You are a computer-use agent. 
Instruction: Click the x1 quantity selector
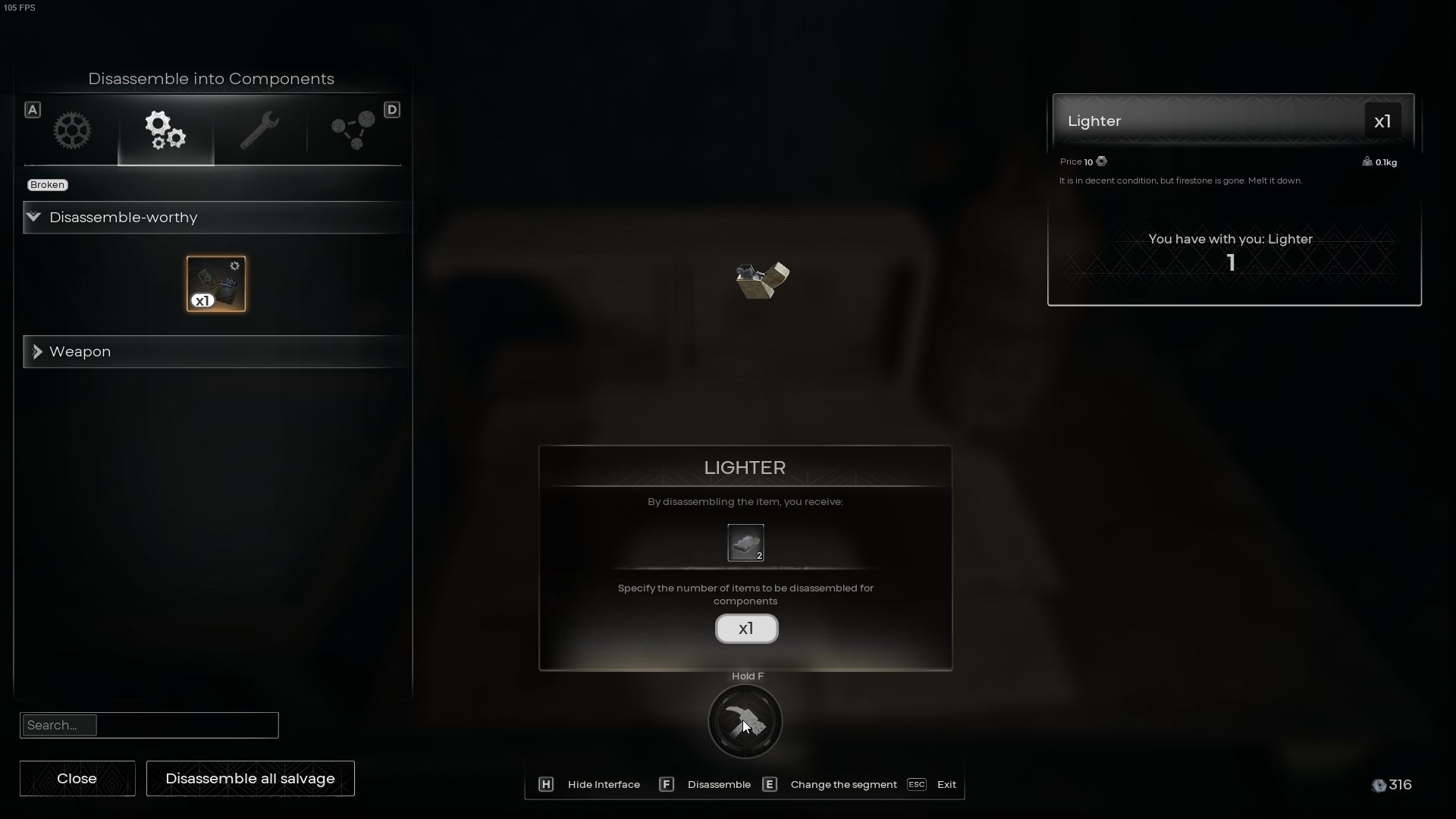click(x=746, y=629)
